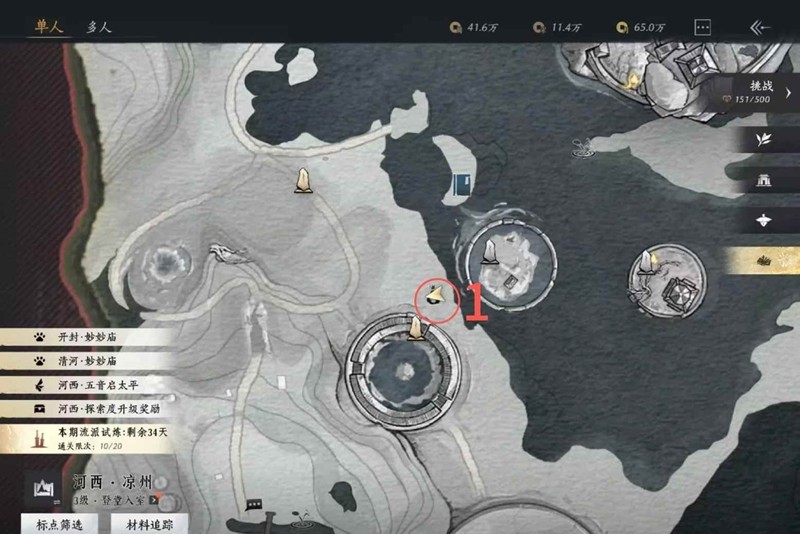This screenshot has height=534, width=800.
Task: Select the stone stele marker on the road
Action: (302, 179)
